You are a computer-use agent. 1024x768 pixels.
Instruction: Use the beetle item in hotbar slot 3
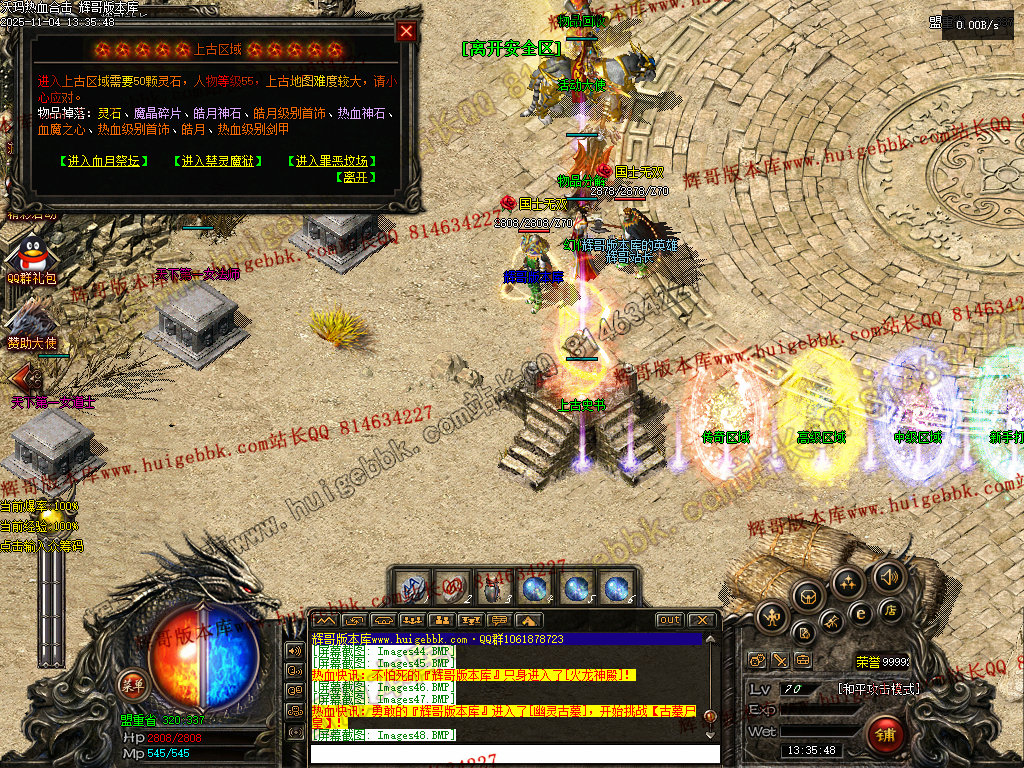click(493, 587)
